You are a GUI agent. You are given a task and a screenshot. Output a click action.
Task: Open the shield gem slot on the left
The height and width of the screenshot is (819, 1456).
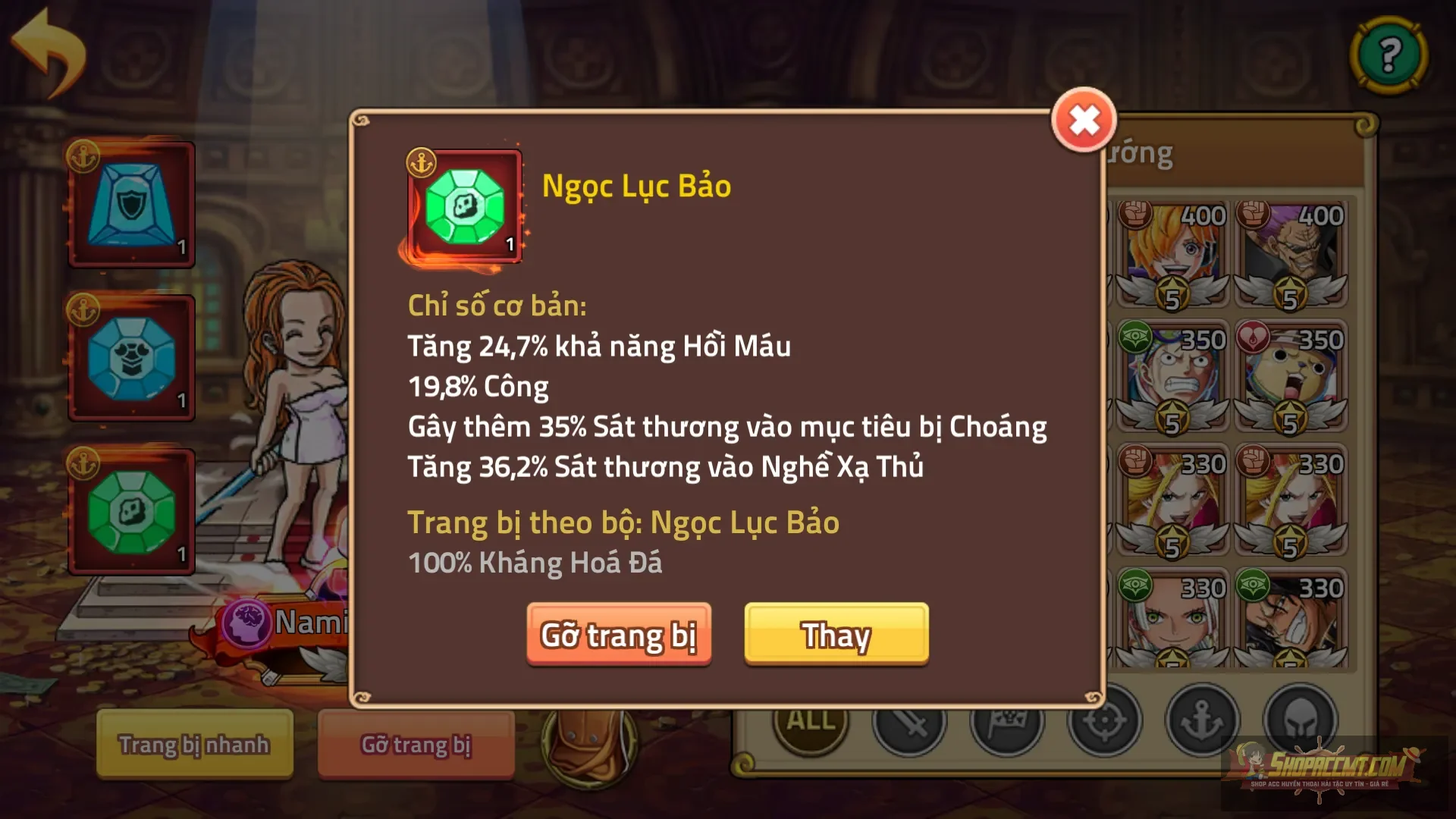click(130, 202)
